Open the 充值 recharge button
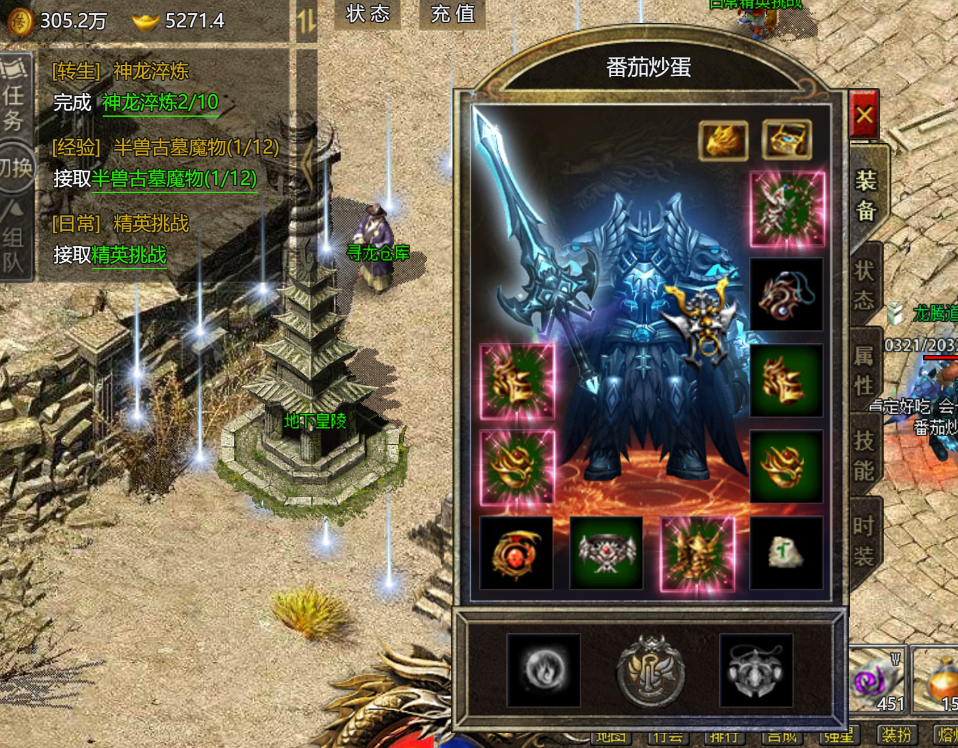The image size is (958, 748). 452,14
